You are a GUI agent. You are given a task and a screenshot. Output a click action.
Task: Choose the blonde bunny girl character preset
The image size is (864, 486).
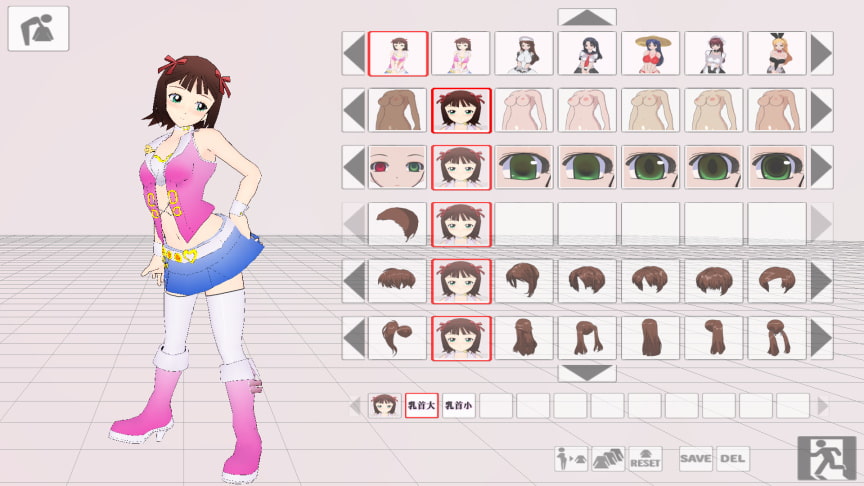tap(776, 53)
